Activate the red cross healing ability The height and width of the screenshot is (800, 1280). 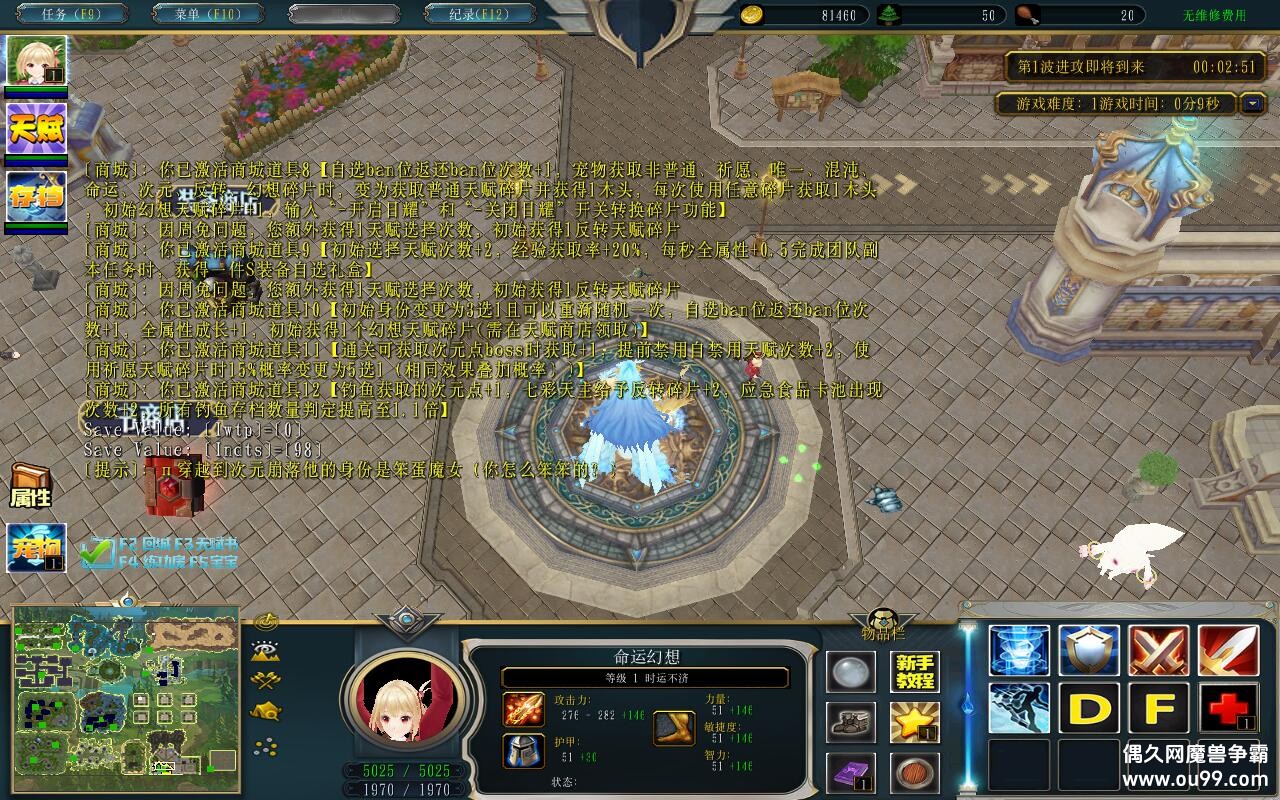click(x=1228, y=708)
